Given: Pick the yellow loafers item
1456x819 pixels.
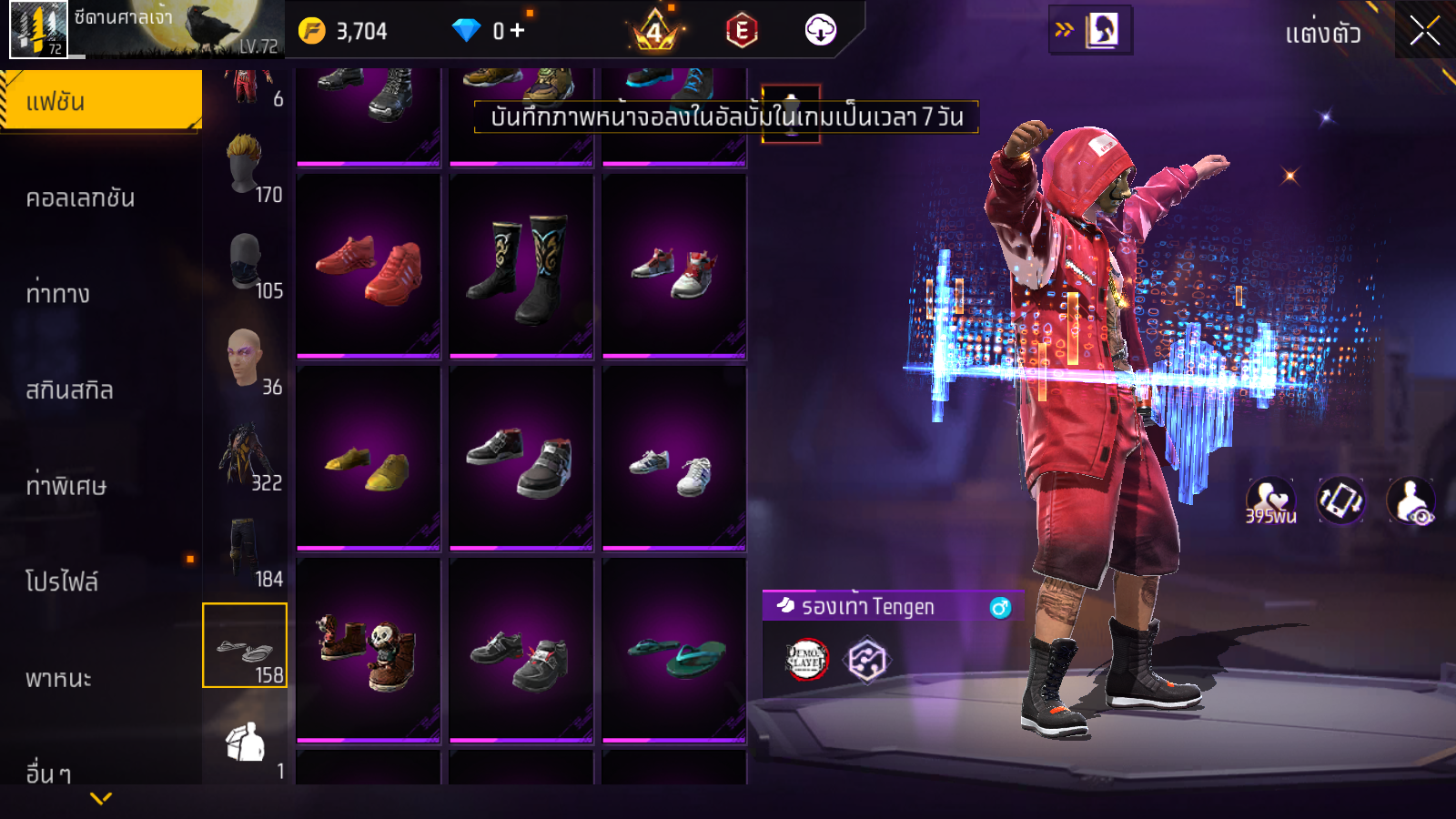Looking at the screenshot, I should [x=369, y=460].
